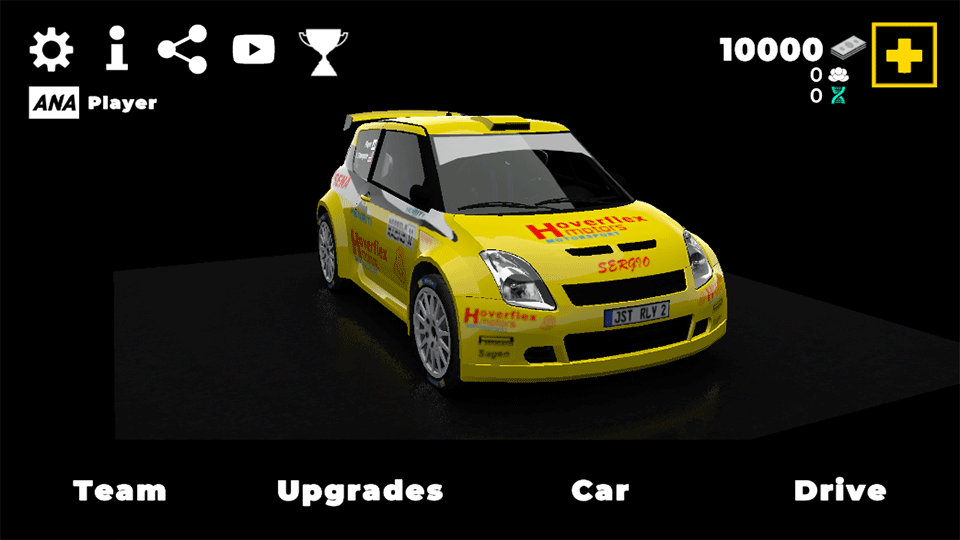Open settings with the gear icon

pyautogui.click(x=51, y=50)
